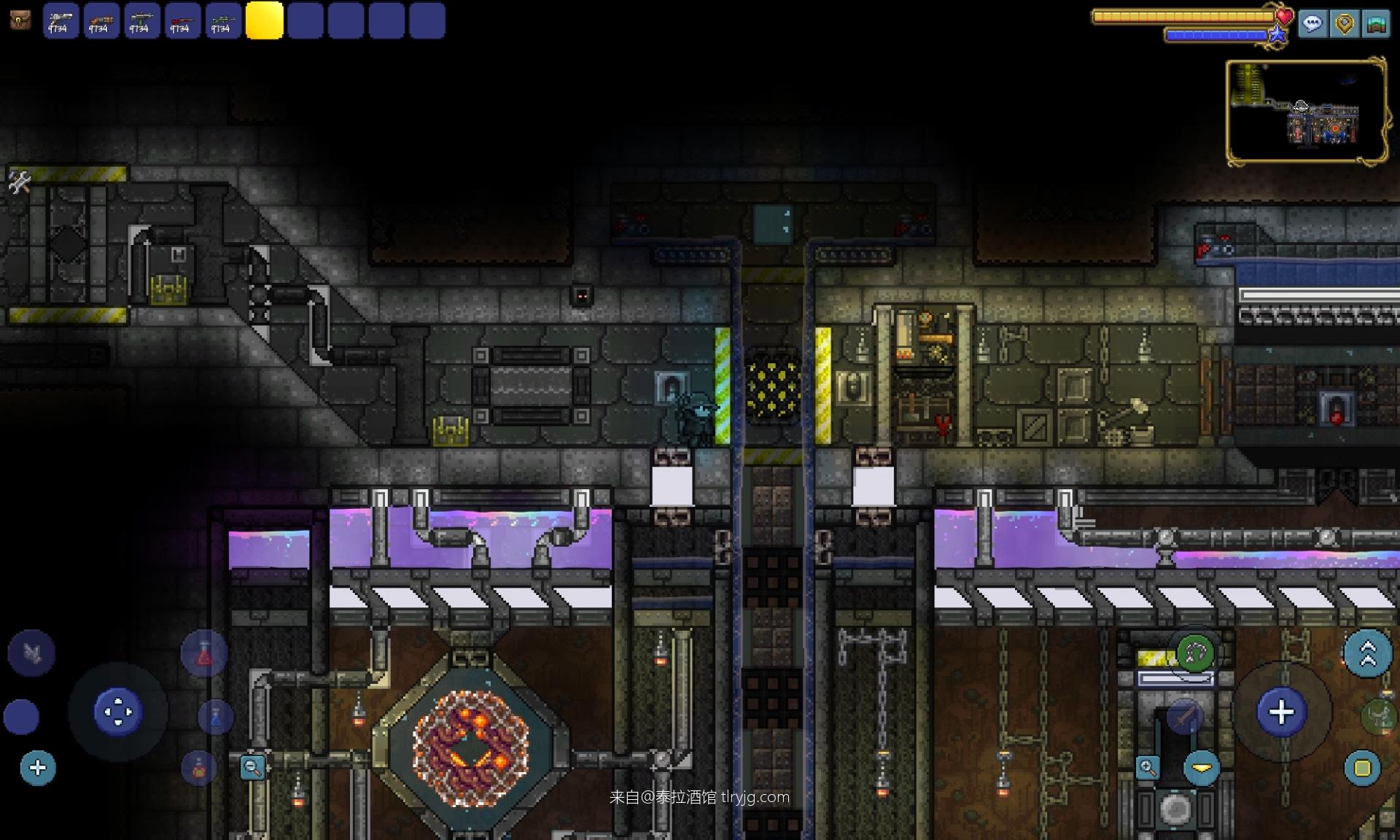1400x840 pixels.
Task: Tap the zoom-in magnifier button
Action: point(1148,767)
